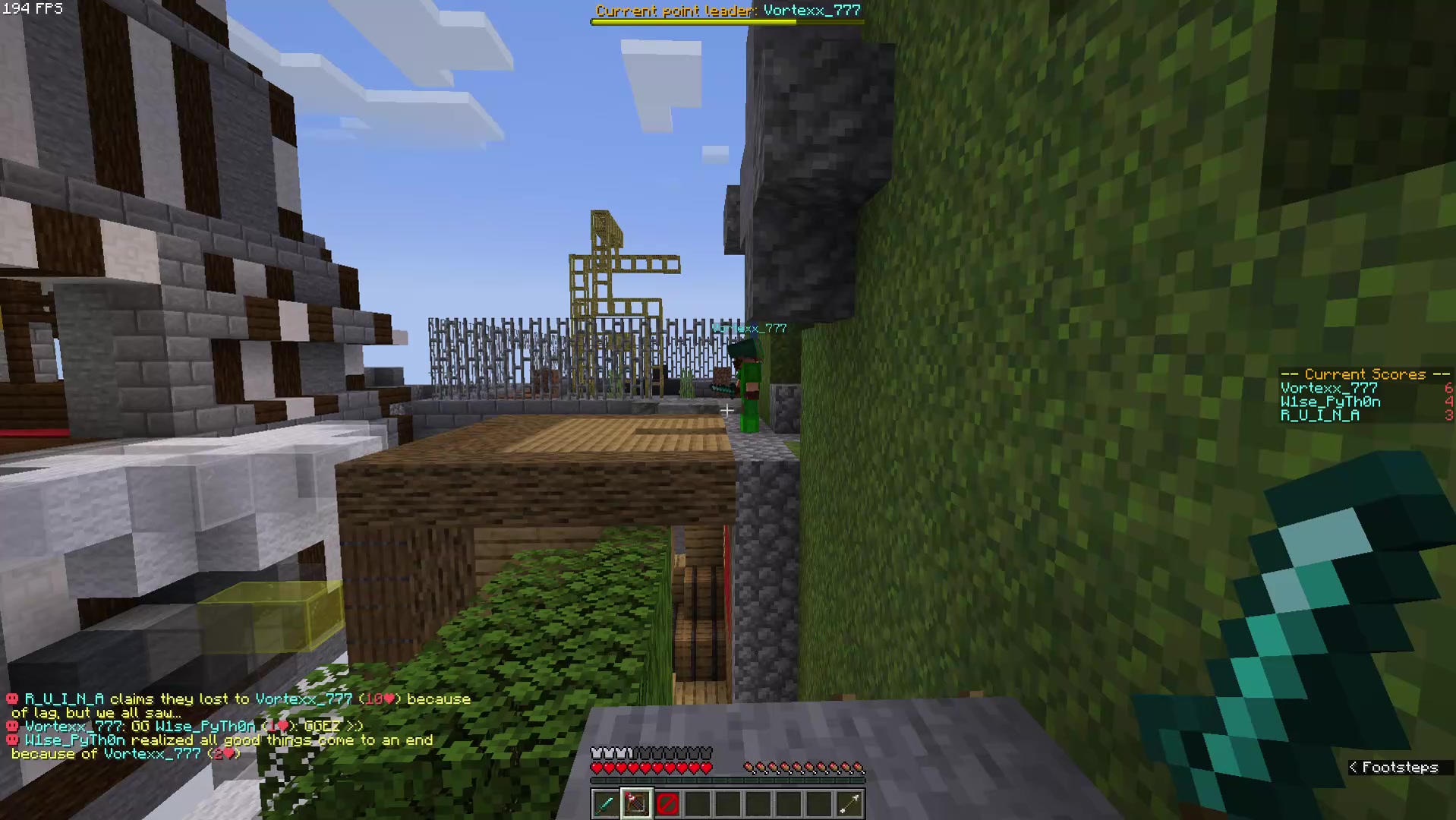Click the crosshair at screen center
1456x820 pixels.
click(x=726, y=410)
